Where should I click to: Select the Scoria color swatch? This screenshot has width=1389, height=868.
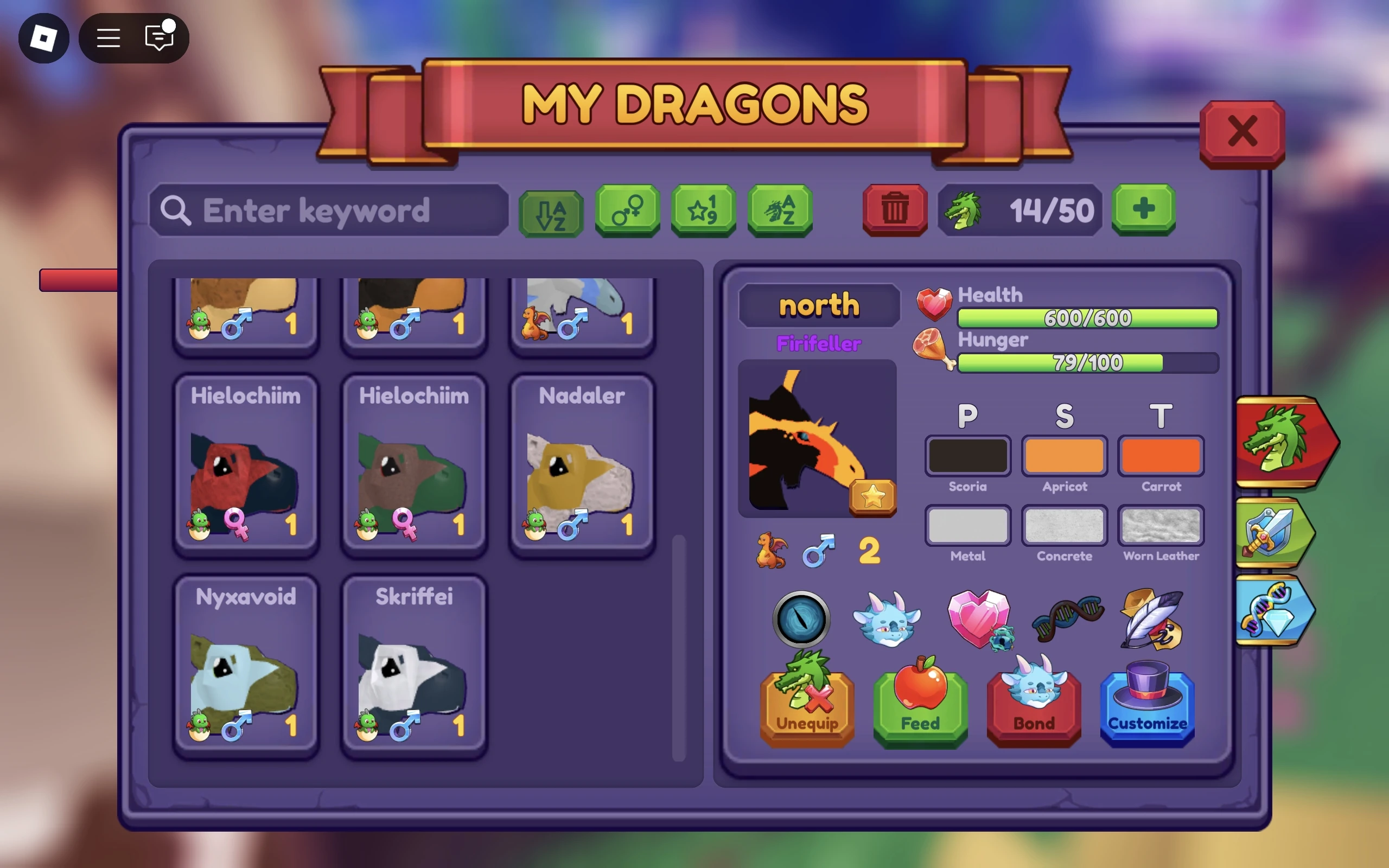click(x=967, y=456)
